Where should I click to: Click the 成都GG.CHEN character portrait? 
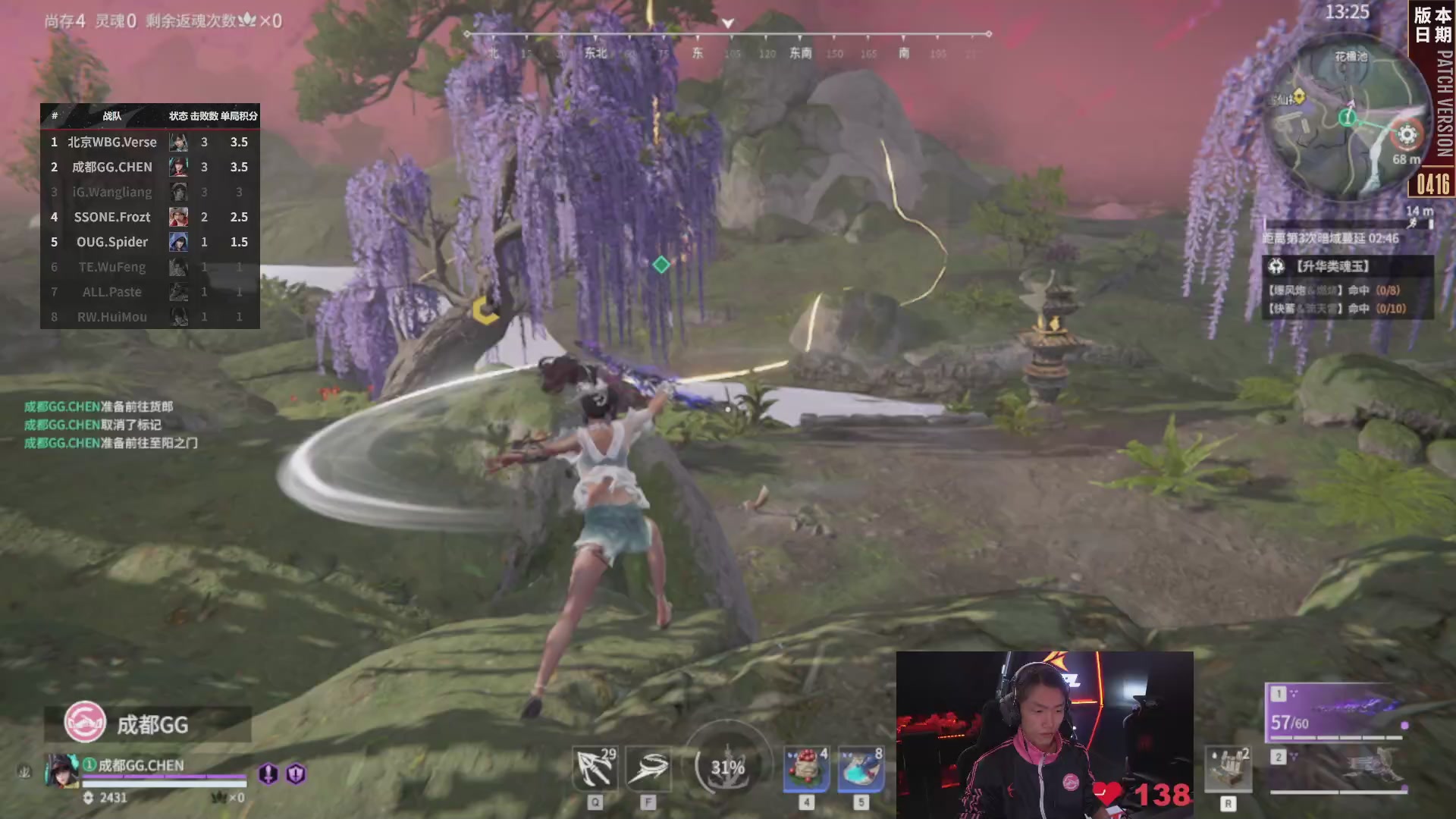(62, 770)
